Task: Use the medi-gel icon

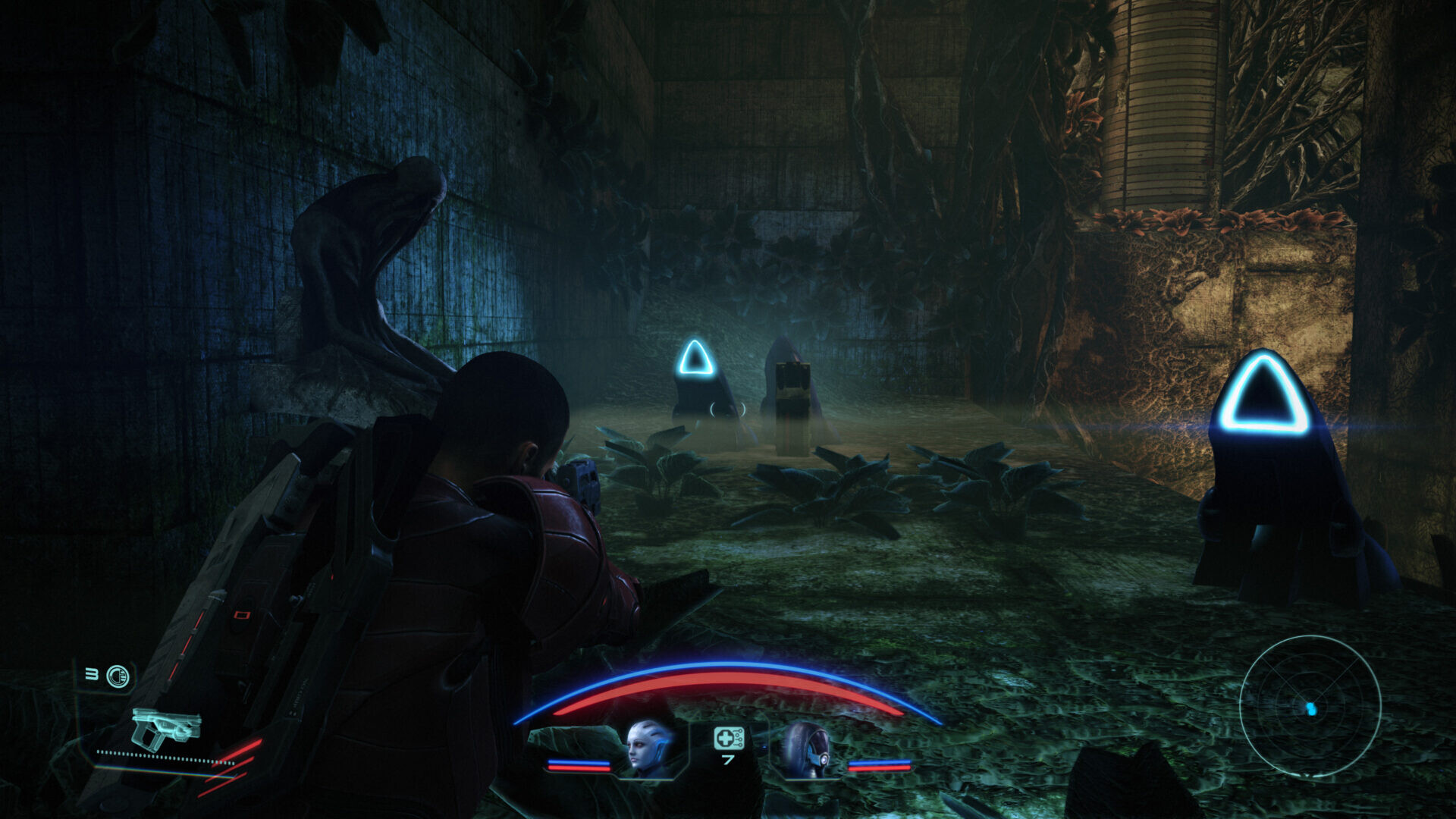Action: click(728, 738)
